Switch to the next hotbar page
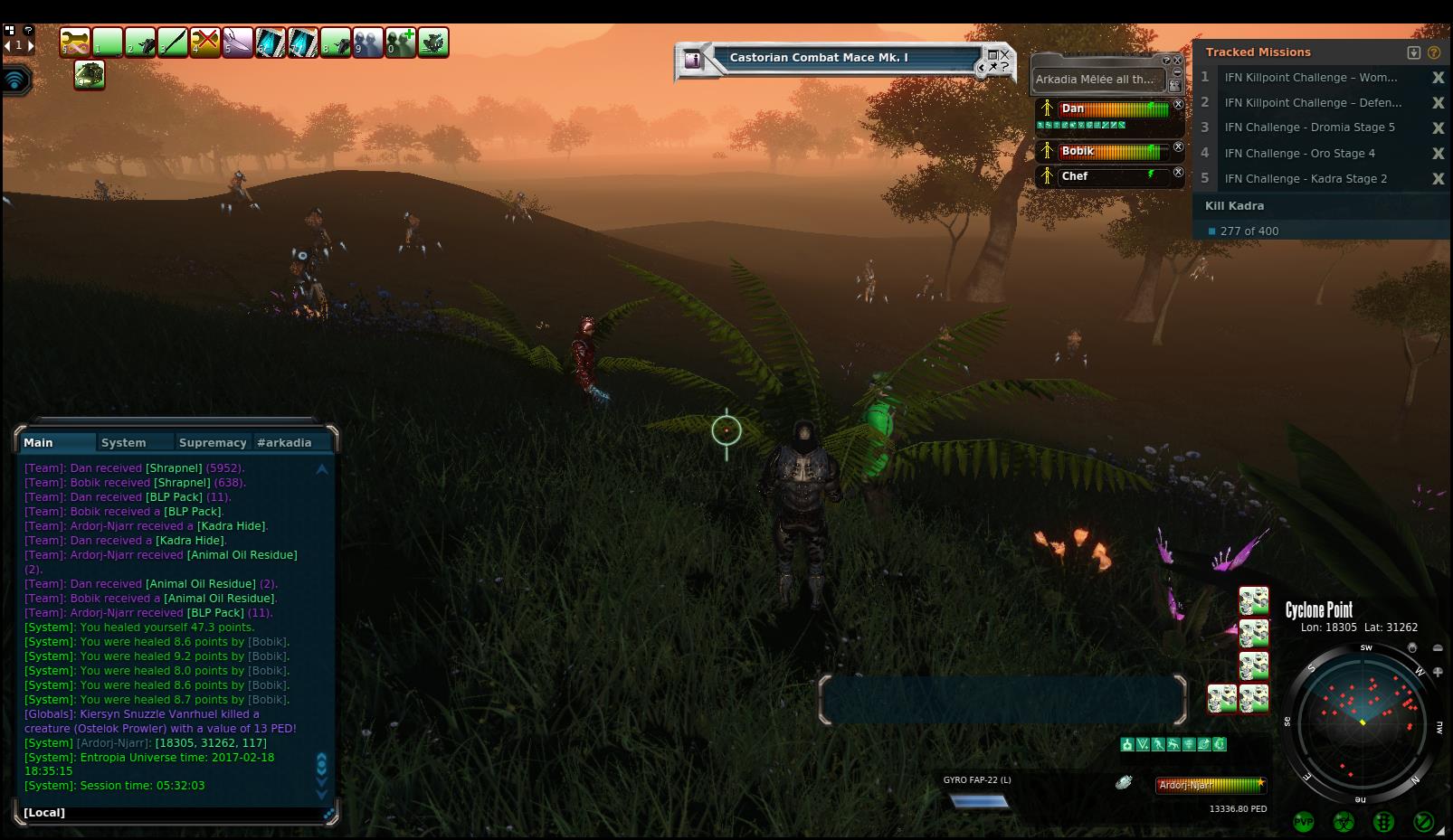The height and width of the screenshot is (840, 1453). (x=30, y=45)
